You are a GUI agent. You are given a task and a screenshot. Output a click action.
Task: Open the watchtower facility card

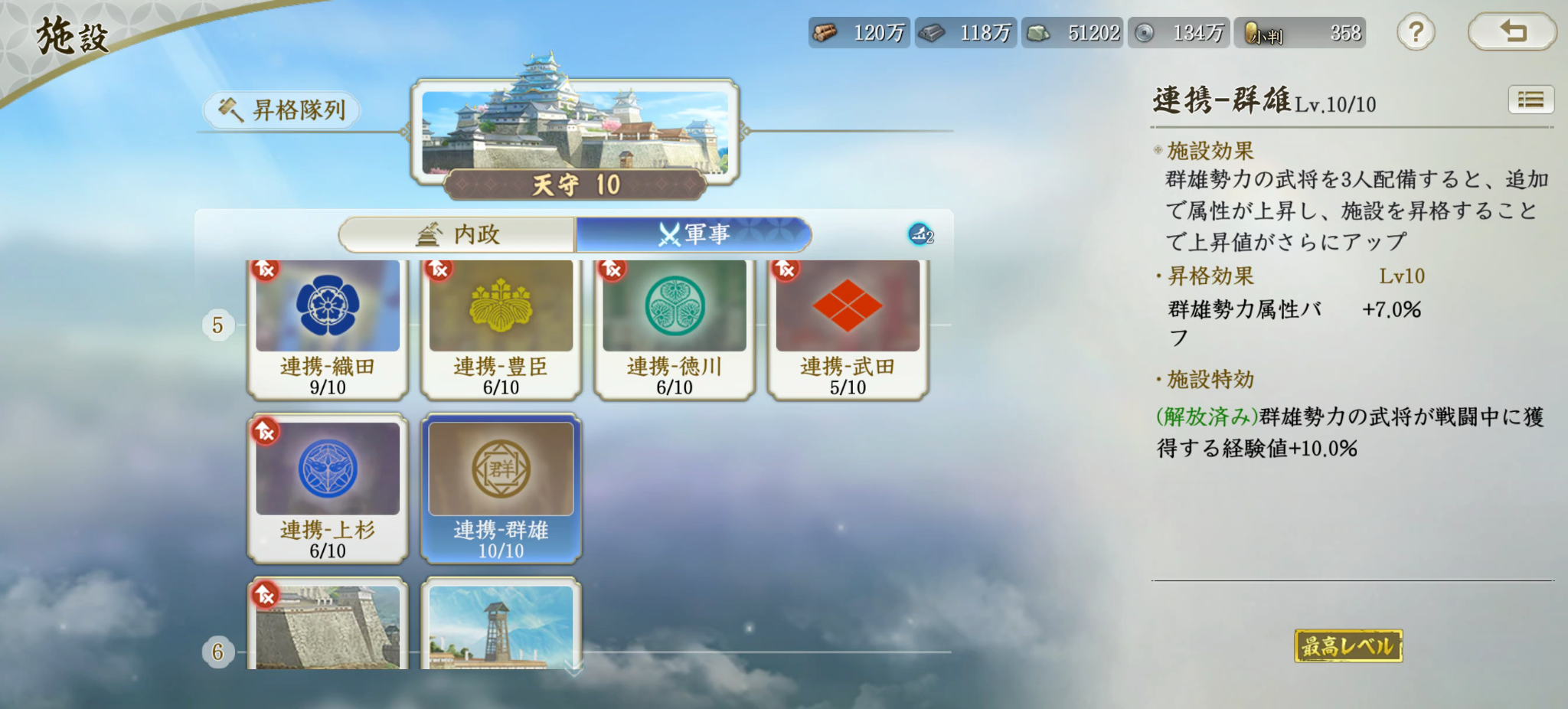click(501, 624)
